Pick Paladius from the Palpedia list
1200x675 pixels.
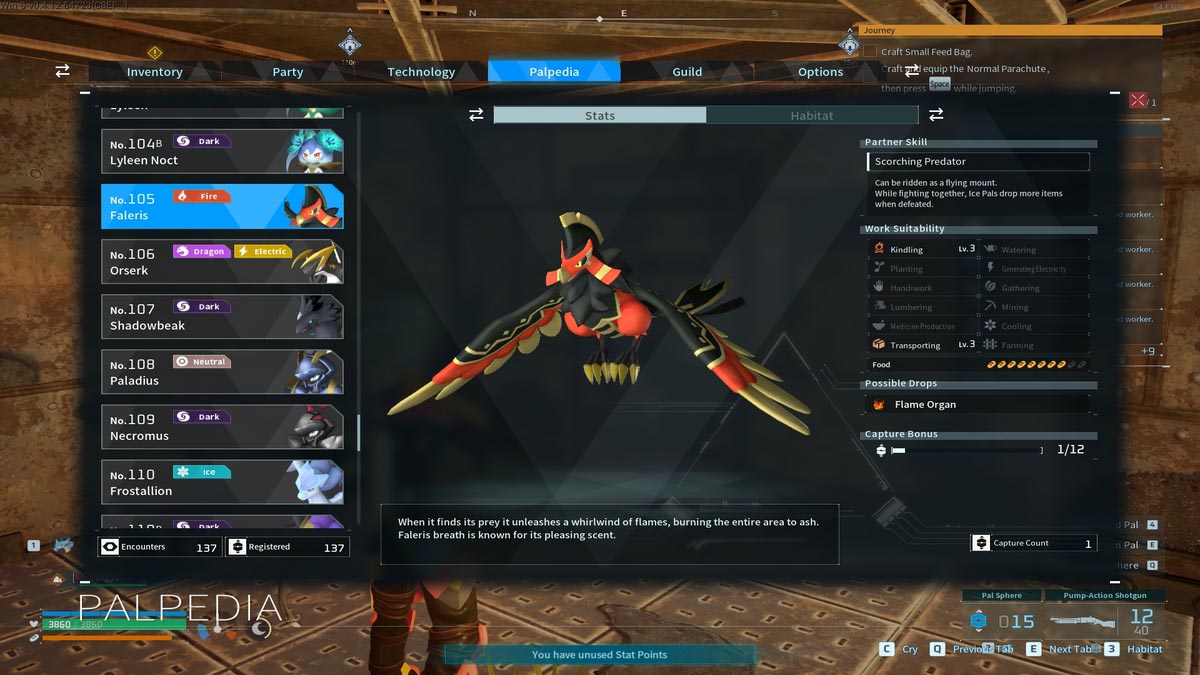tap(222, 371)
